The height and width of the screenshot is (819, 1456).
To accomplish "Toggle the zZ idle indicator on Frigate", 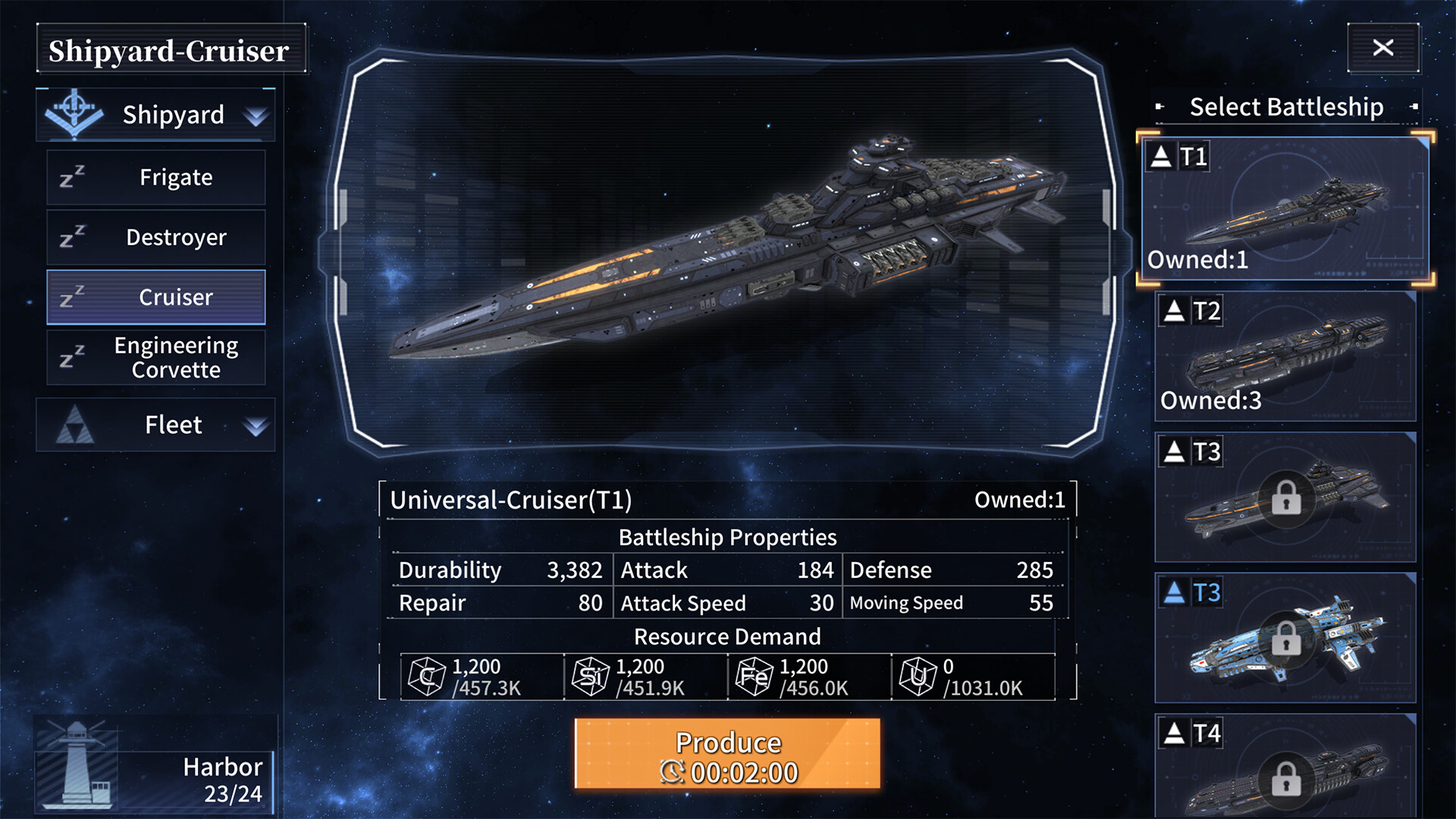I will (73, 177).
